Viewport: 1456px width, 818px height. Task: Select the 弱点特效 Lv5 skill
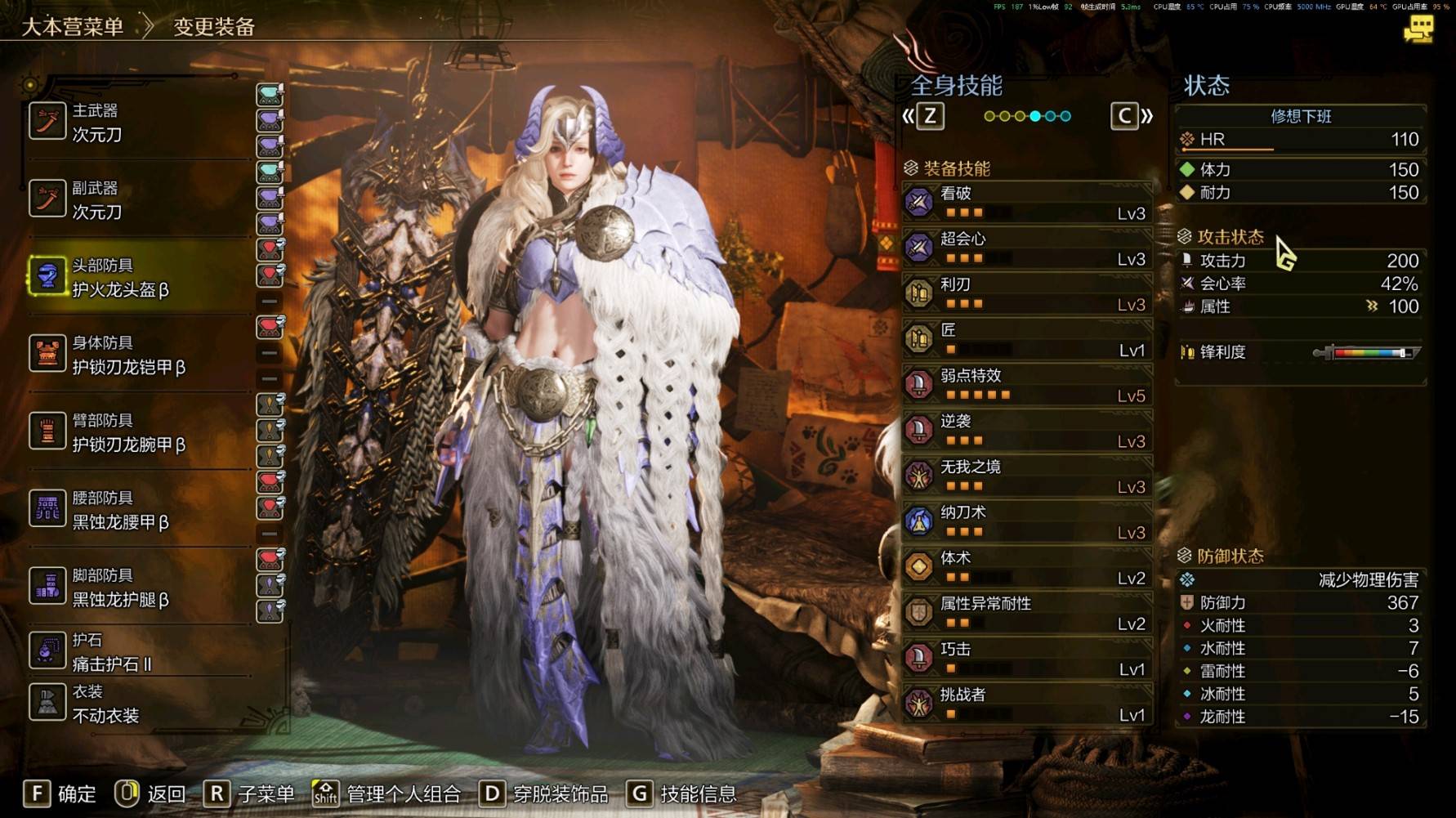[x=1026, y=385]
